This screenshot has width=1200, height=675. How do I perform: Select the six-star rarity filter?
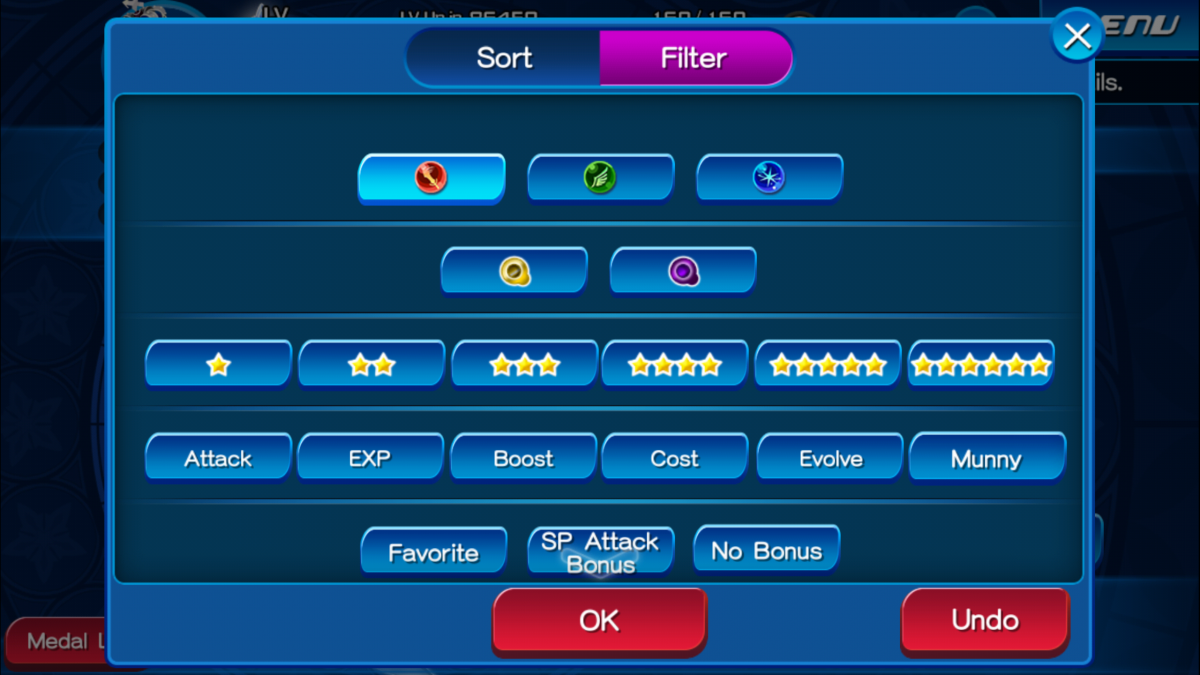click(981, 365)
